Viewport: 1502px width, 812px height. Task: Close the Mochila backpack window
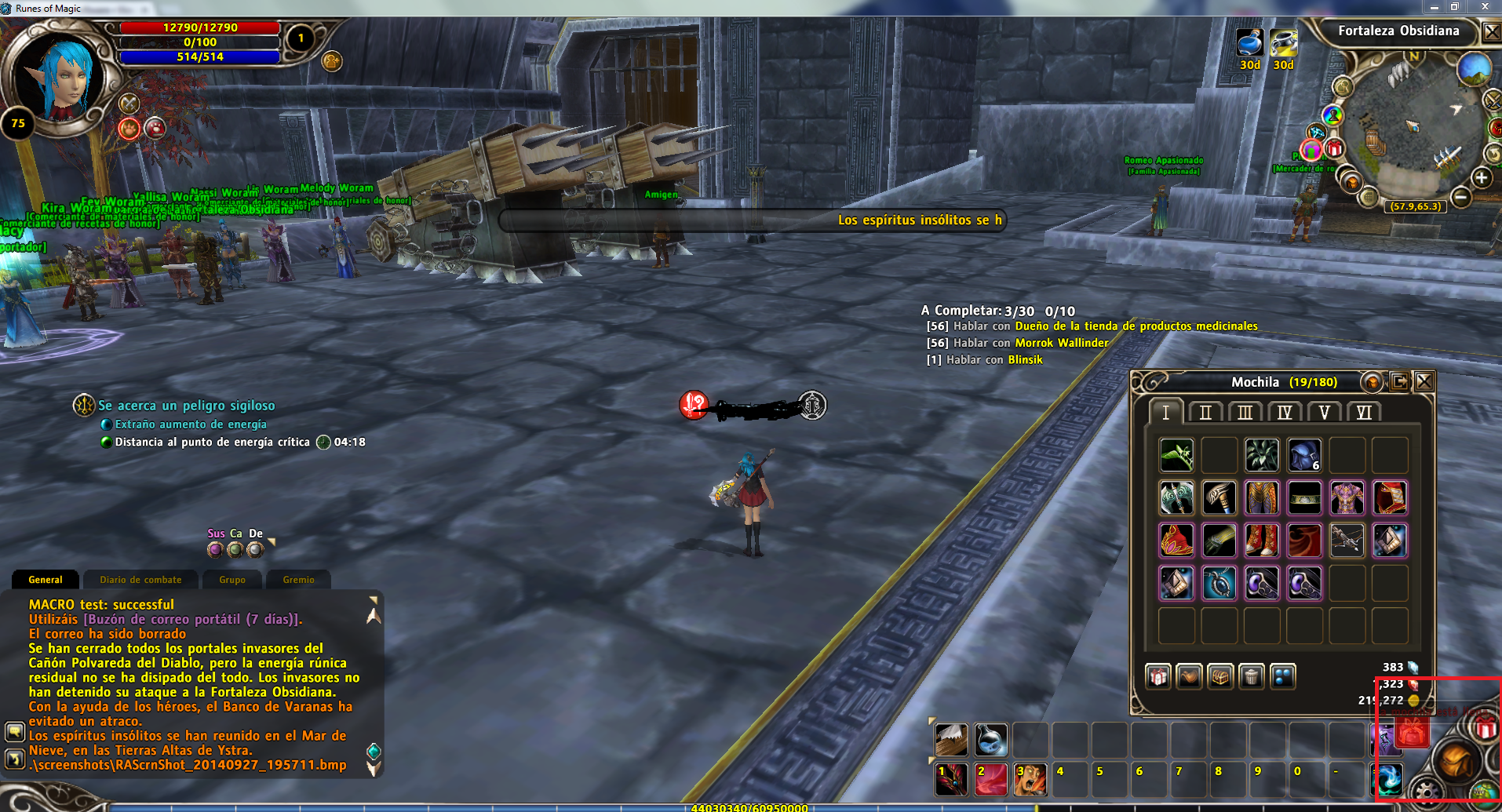(1424, 382)
